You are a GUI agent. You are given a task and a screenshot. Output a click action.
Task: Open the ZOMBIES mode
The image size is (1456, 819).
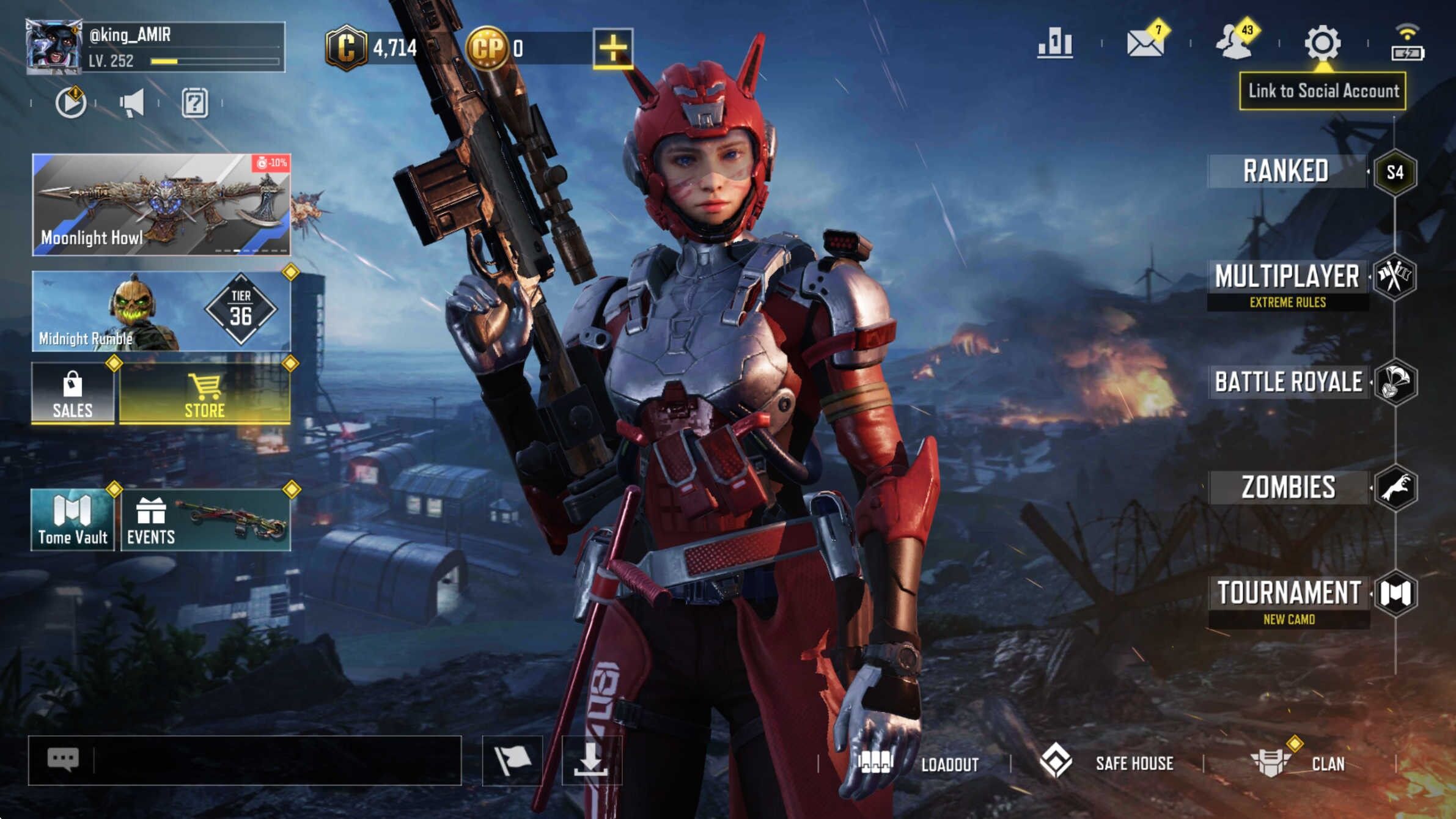click(1289, 488)
